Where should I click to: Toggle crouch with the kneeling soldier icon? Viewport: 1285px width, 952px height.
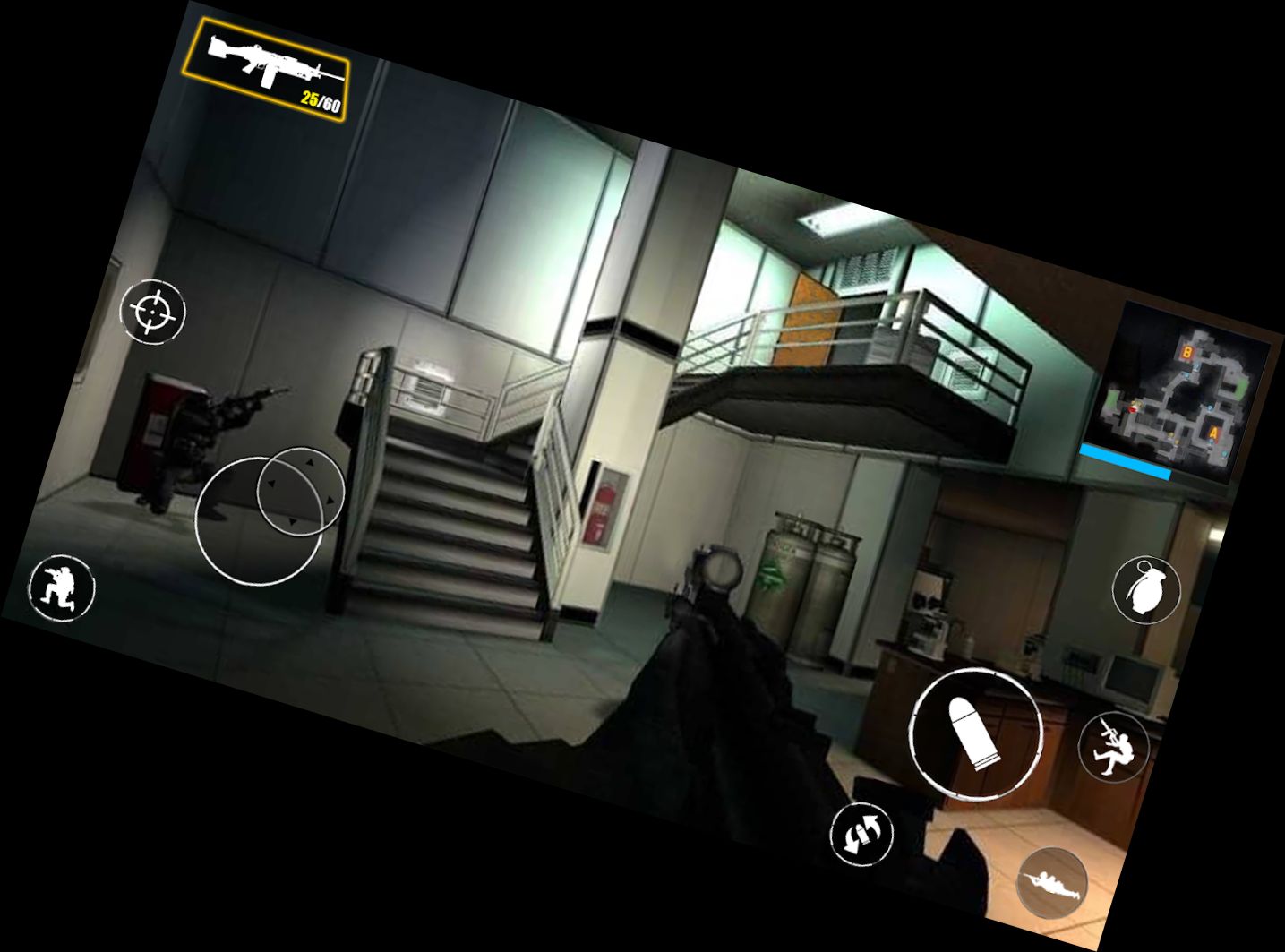[x=61, y=587]
